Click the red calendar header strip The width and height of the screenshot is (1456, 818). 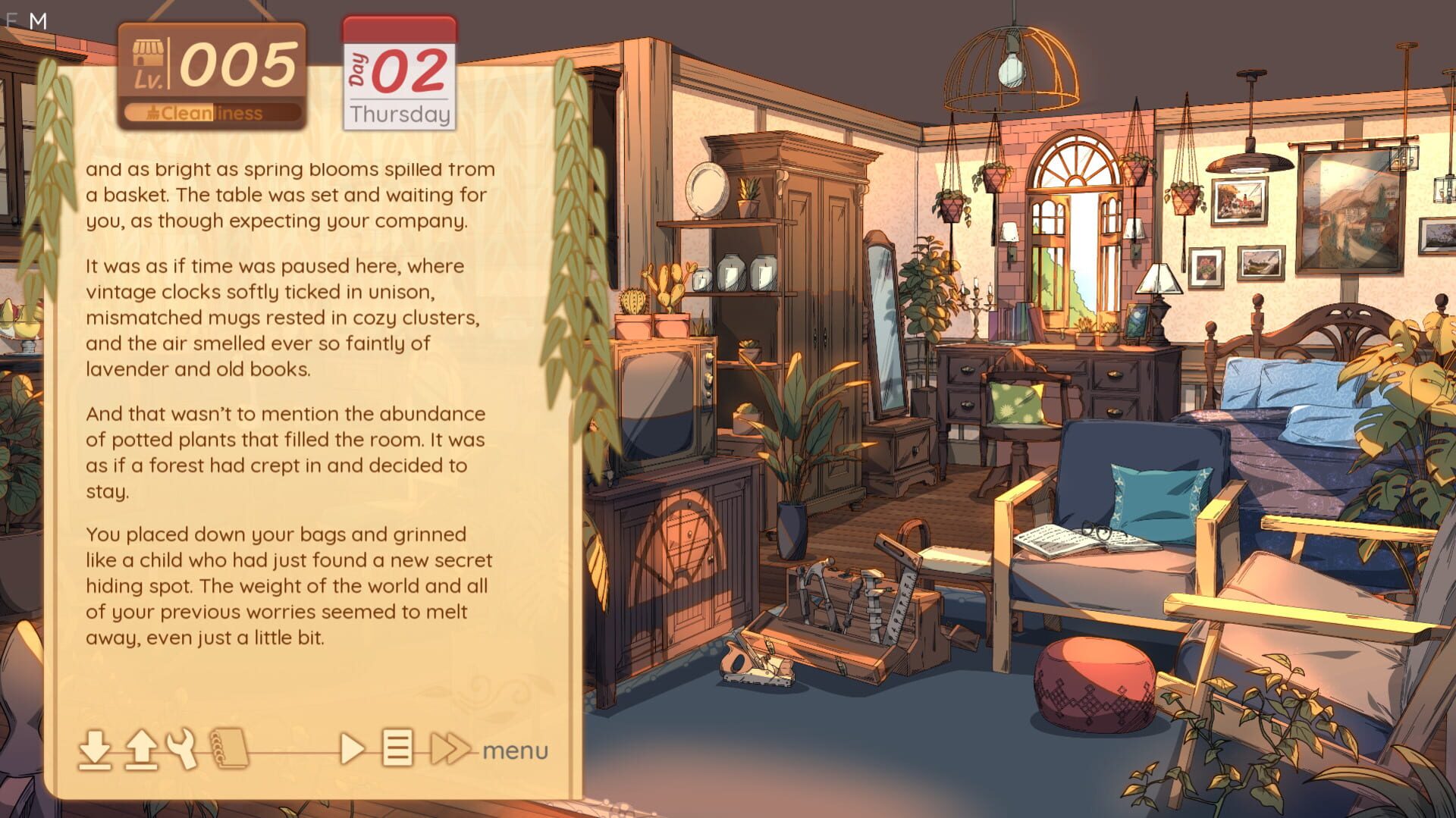(398, 31)
